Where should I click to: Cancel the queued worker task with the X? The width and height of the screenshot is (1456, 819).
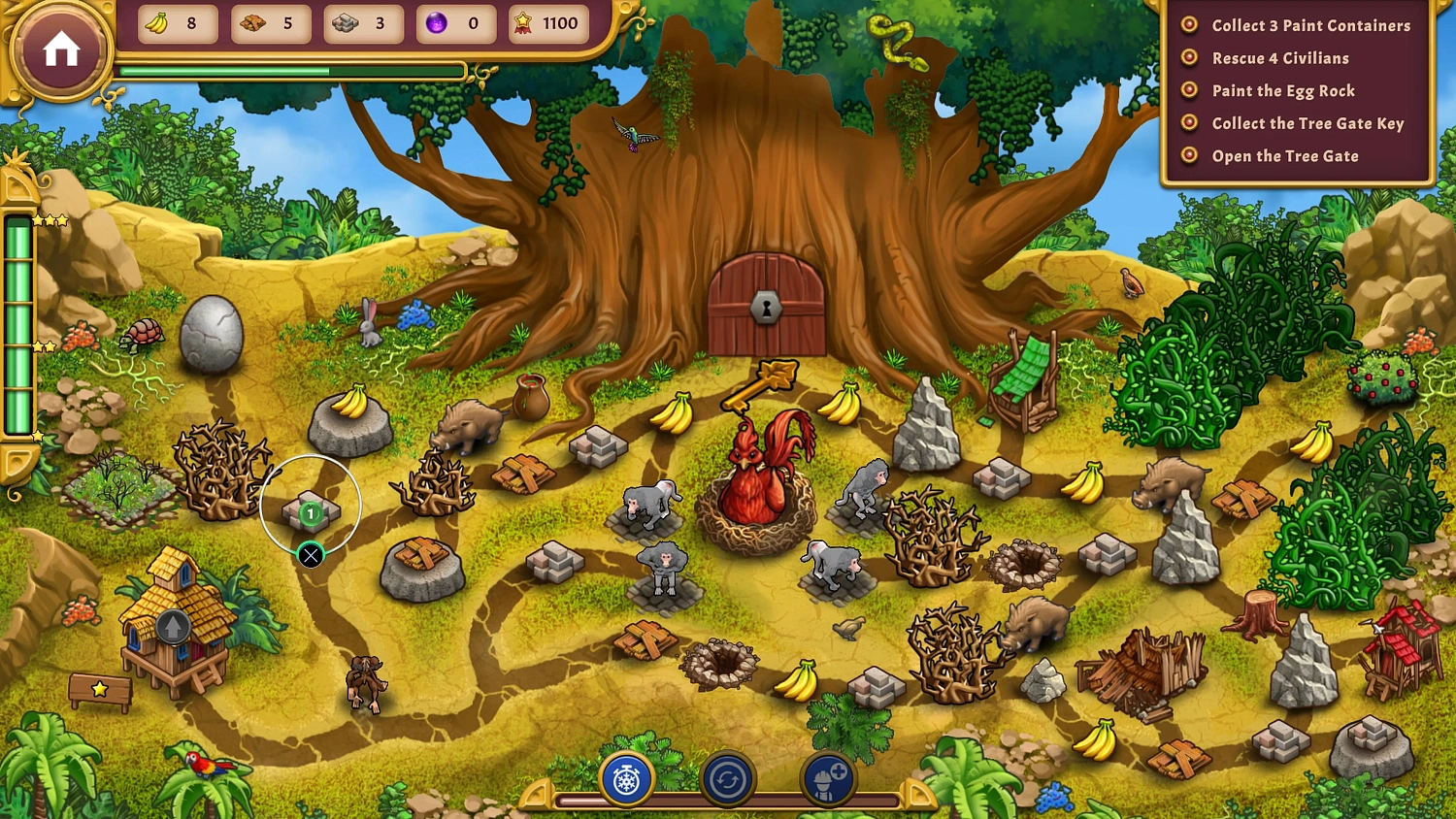[x=311, y=555]
